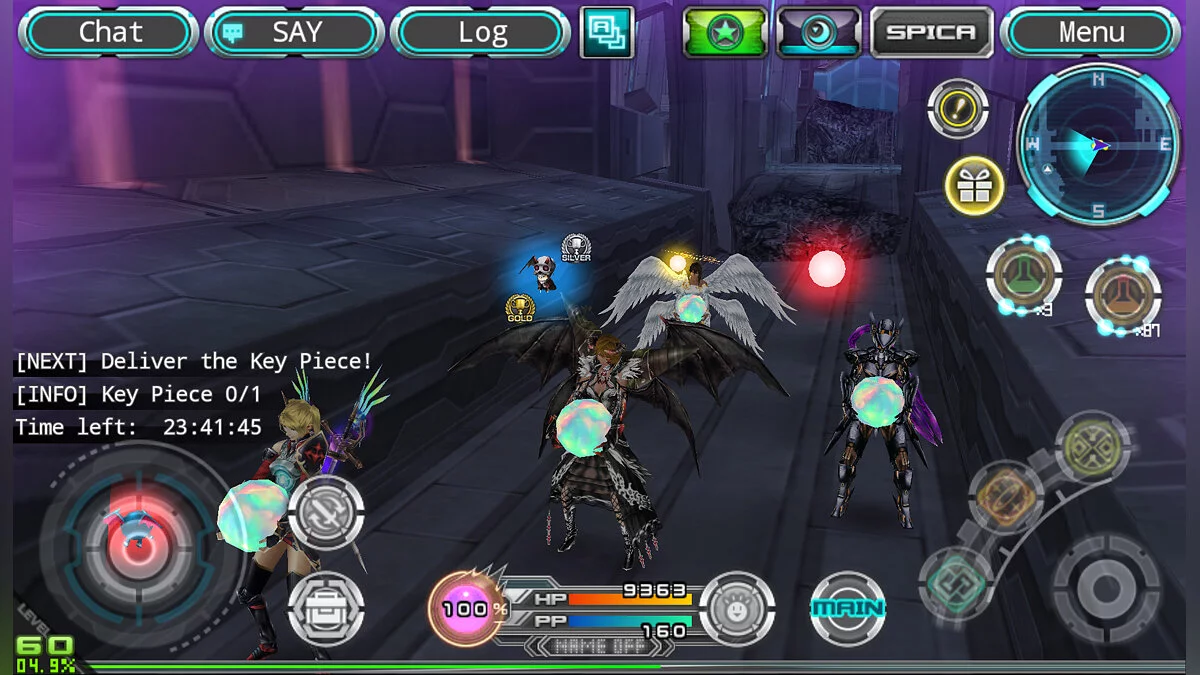
Task: Toggle the overlapping windows icon
Action: point(607,32)
